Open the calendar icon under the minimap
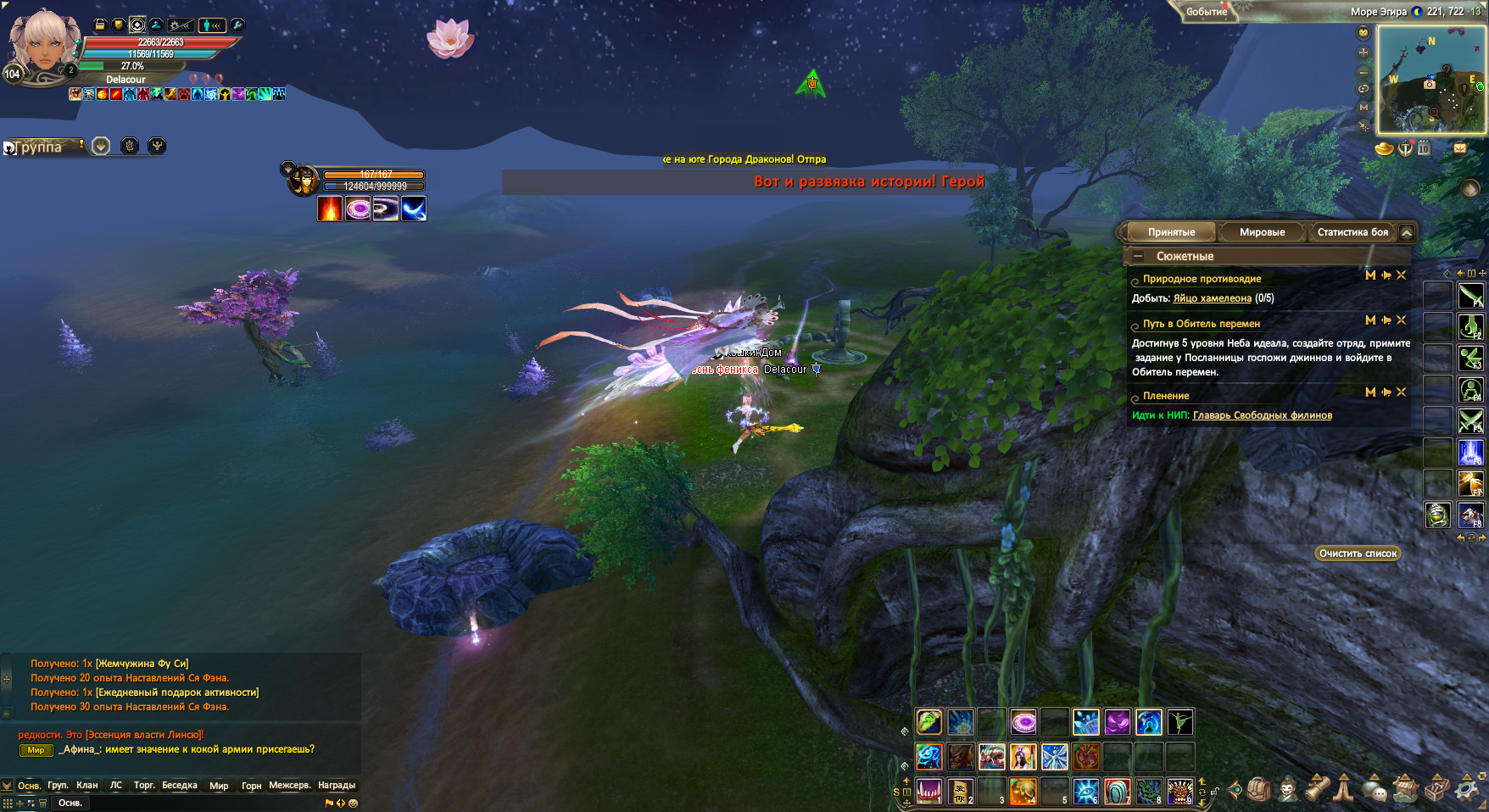Viewport: 1489px width, 812px height. 1424,148
